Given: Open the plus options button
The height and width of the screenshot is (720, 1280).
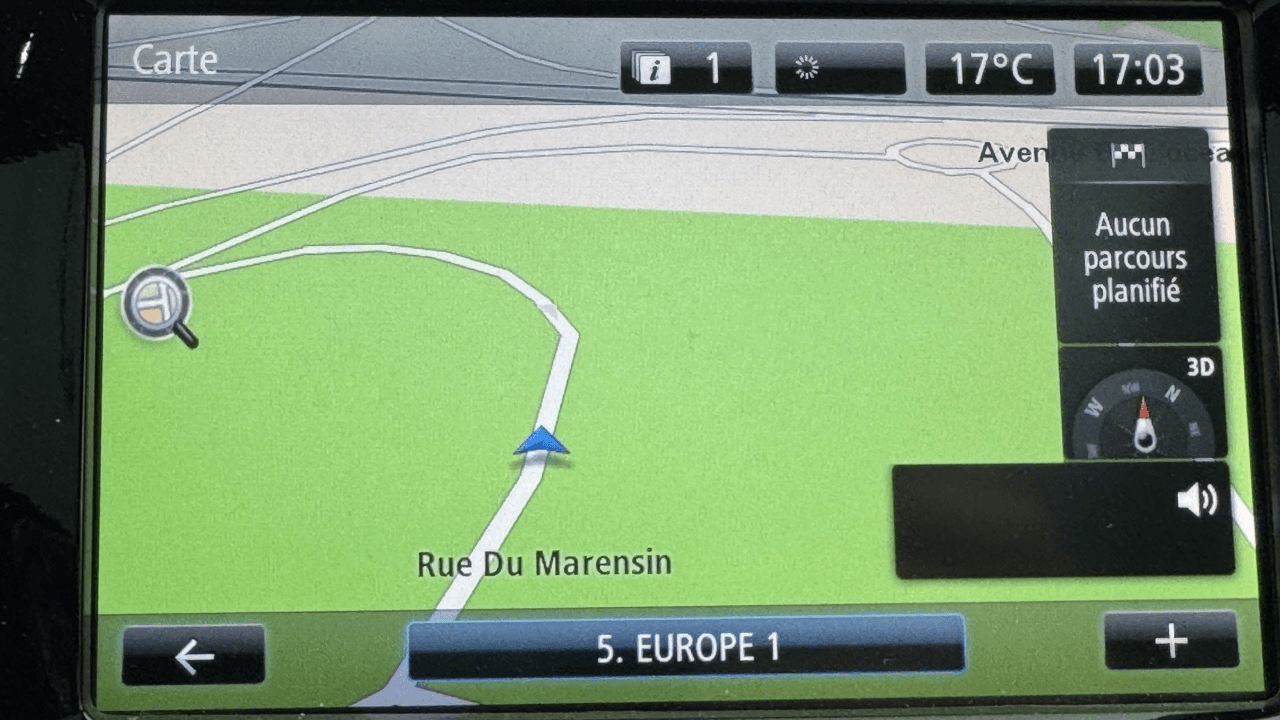Looking at the screenshot, I should (1171, 641).
